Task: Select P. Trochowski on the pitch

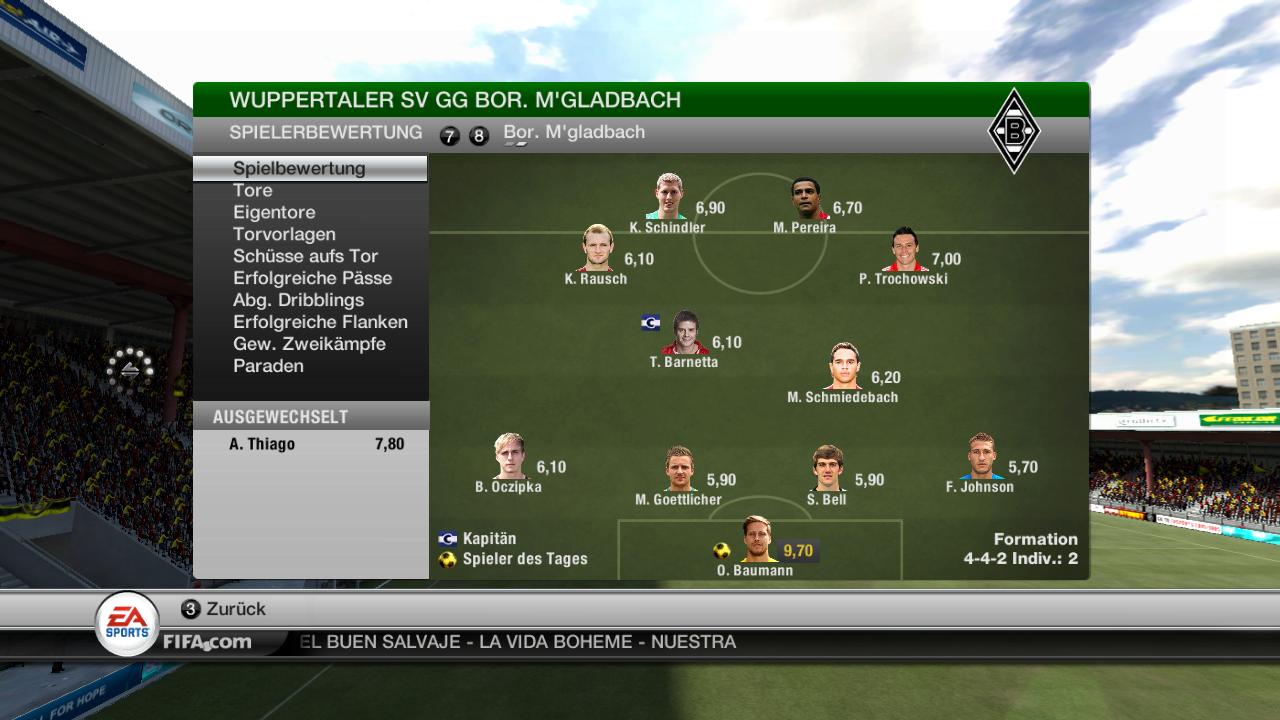Action: (x=906, y=250)
